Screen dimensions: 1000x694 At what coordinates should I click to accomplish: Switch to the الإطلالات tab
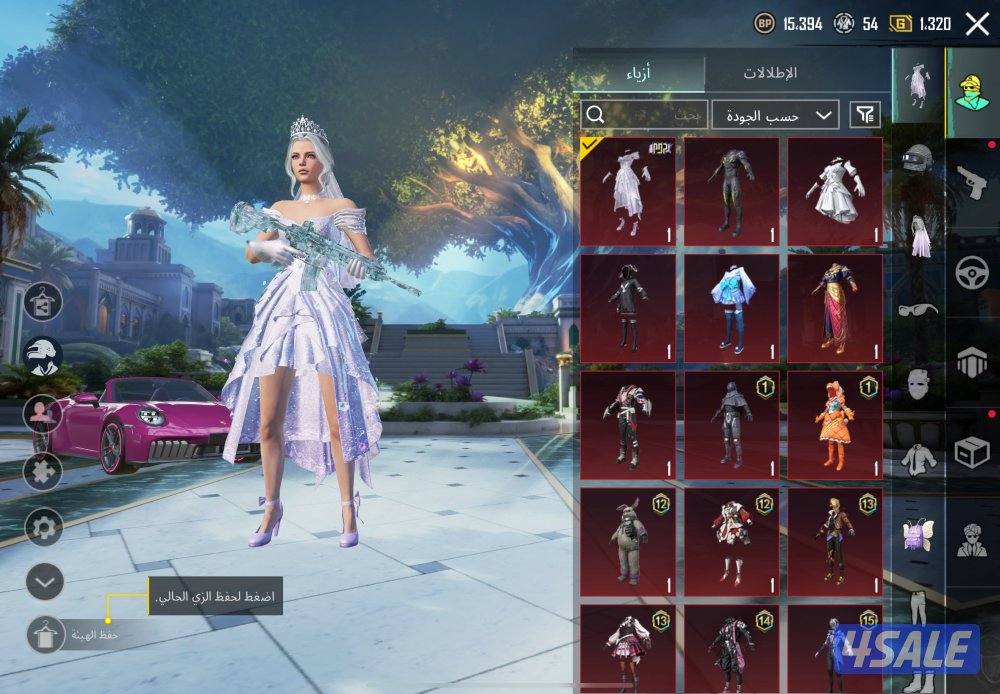(x=770, y=73)
